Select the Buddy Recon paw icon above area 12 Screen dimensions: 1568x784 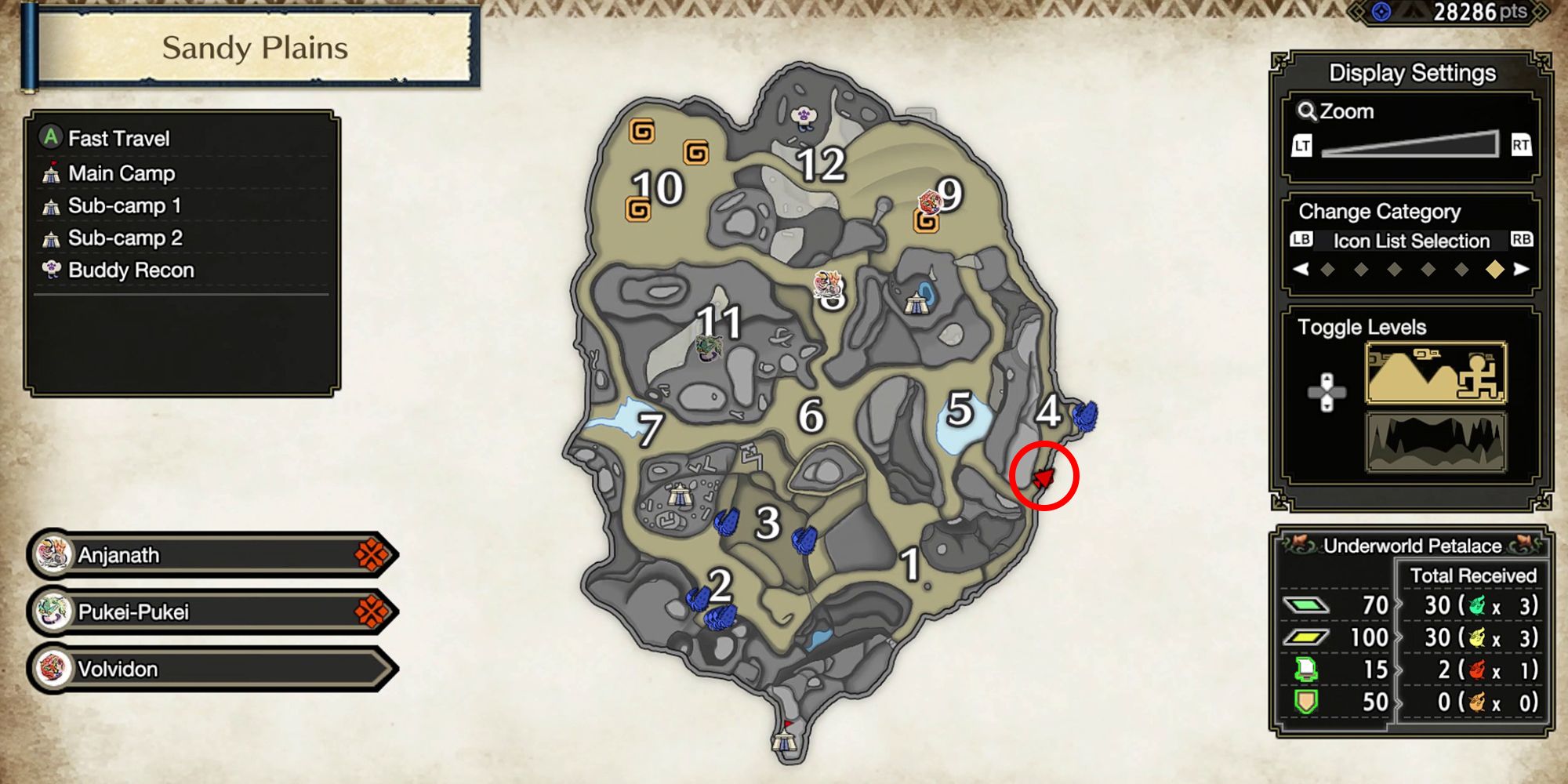pos(805,114)
